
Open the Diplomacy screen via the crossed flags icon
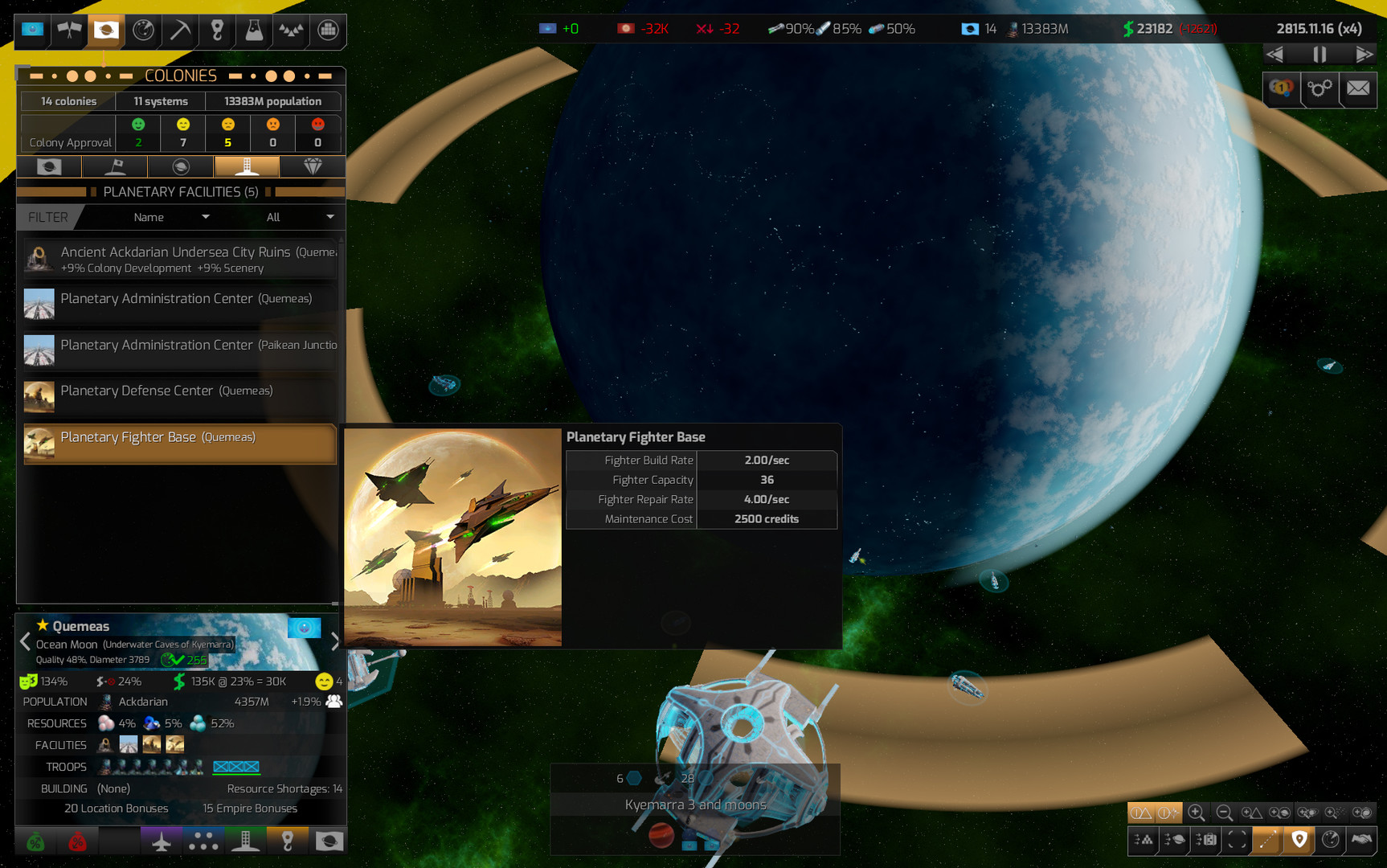click(x=68, y=32)
